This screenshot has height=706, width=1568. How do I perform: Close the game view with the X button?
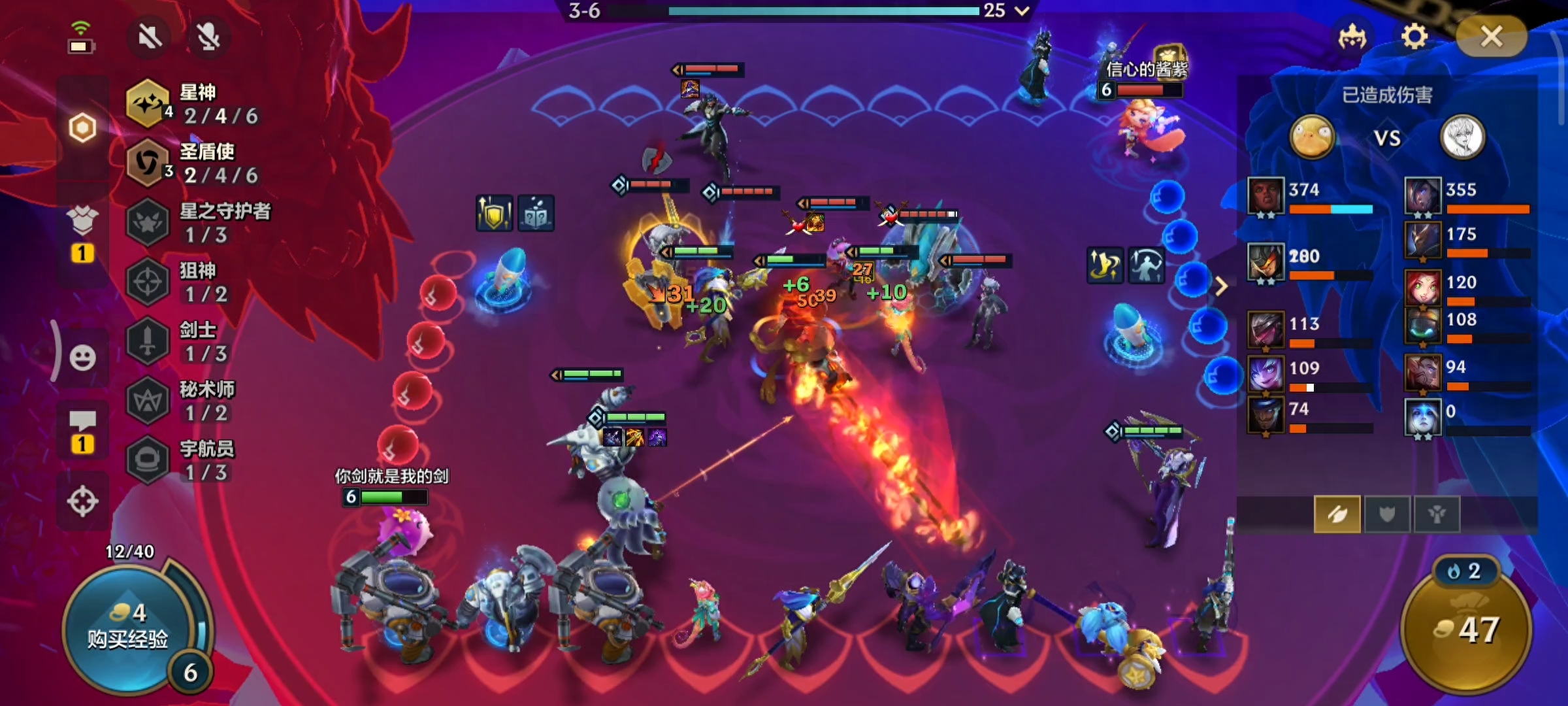tap(1492, 37)
